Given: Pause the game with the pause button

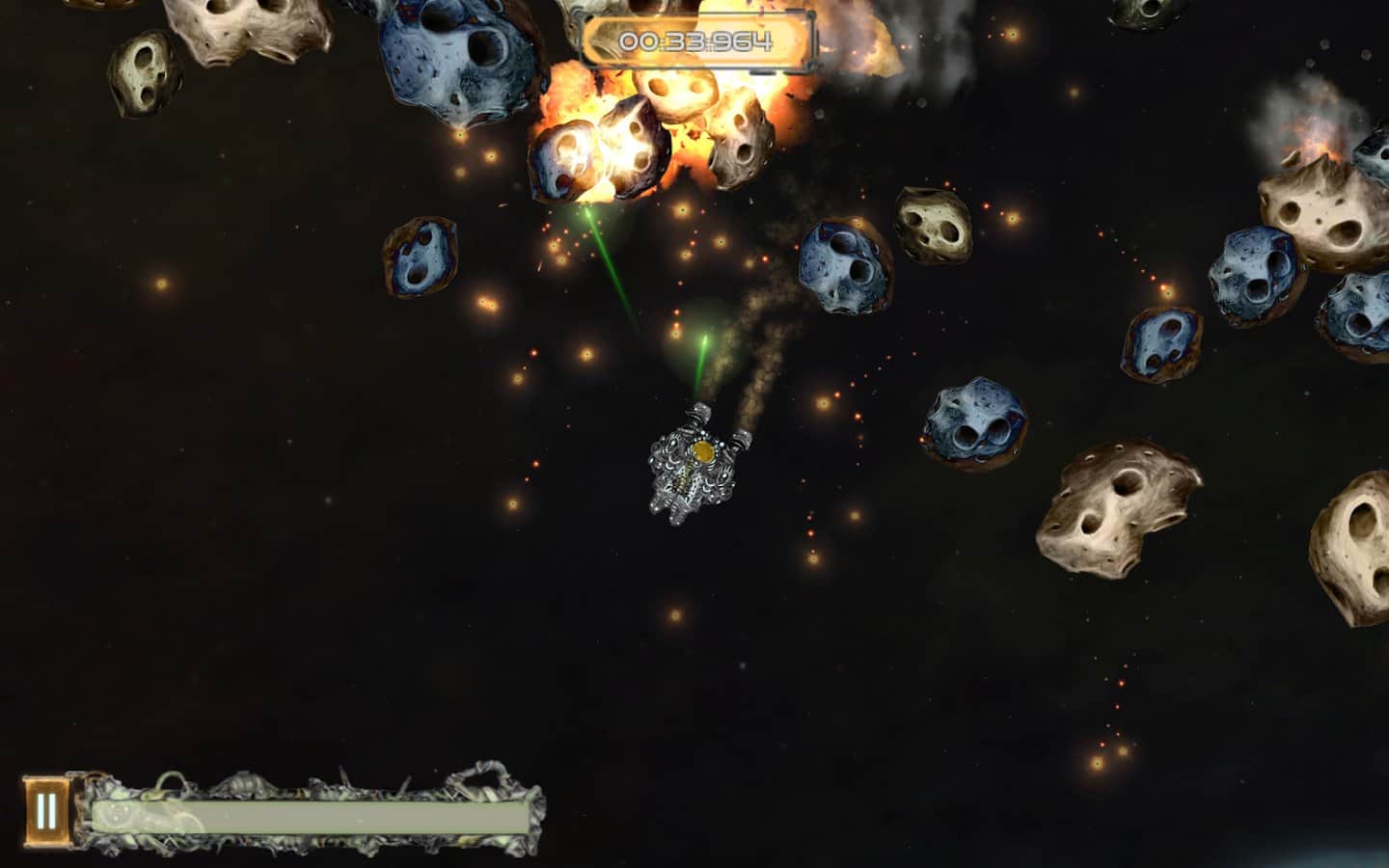Looking at the screenshot, I should click(x=45, y=811).
